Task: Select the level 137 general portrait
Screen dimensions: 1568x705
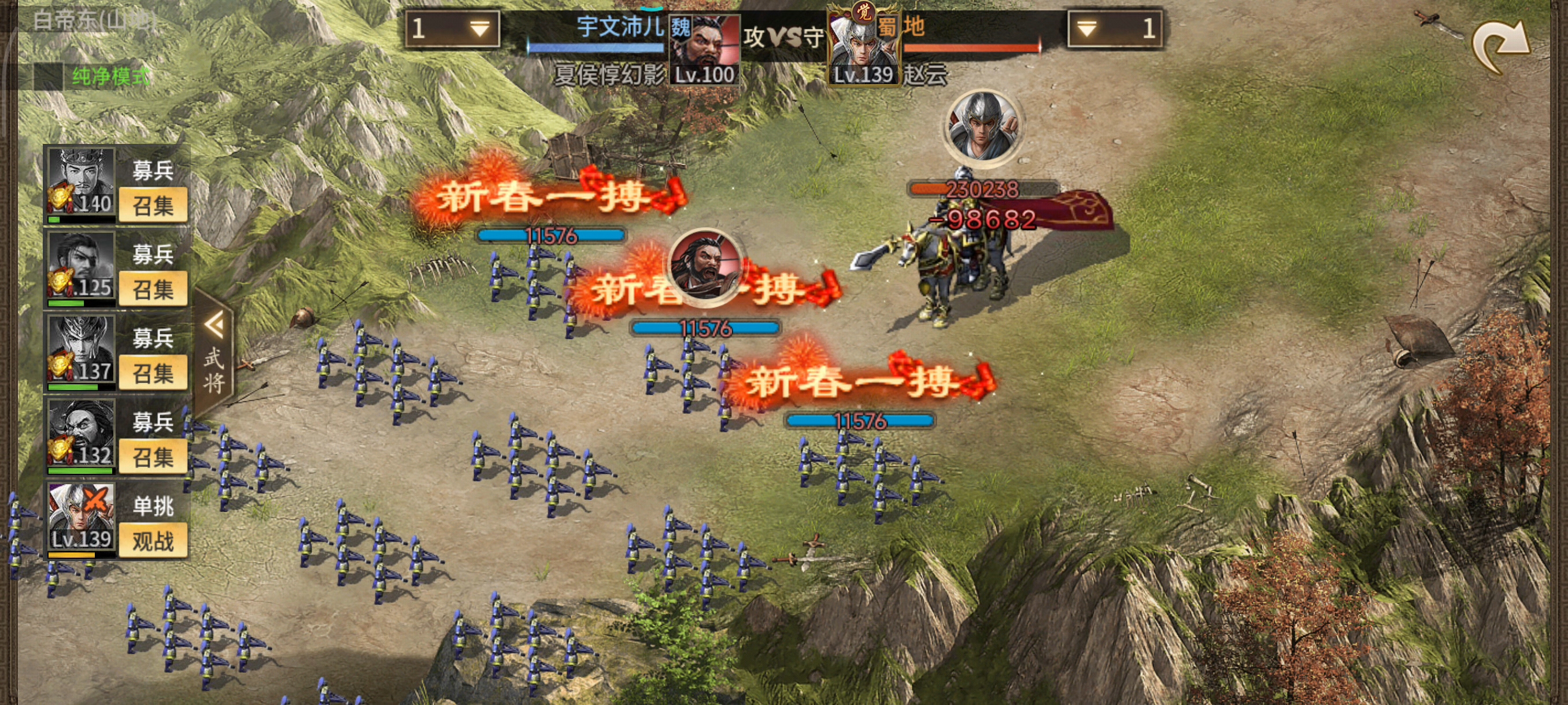Action: click(82, 351)
